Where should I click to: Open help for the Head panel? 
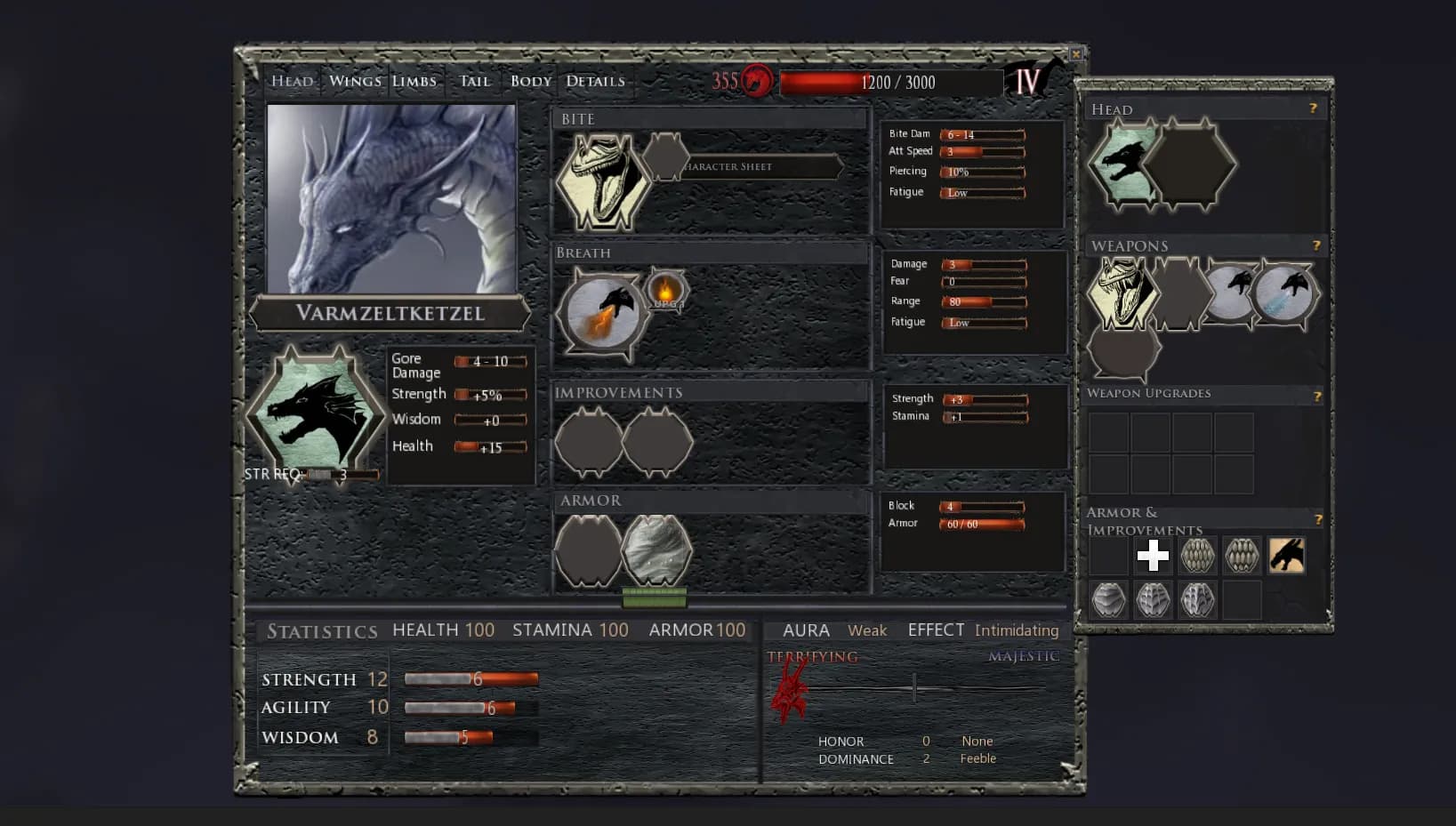(1313, 108)
